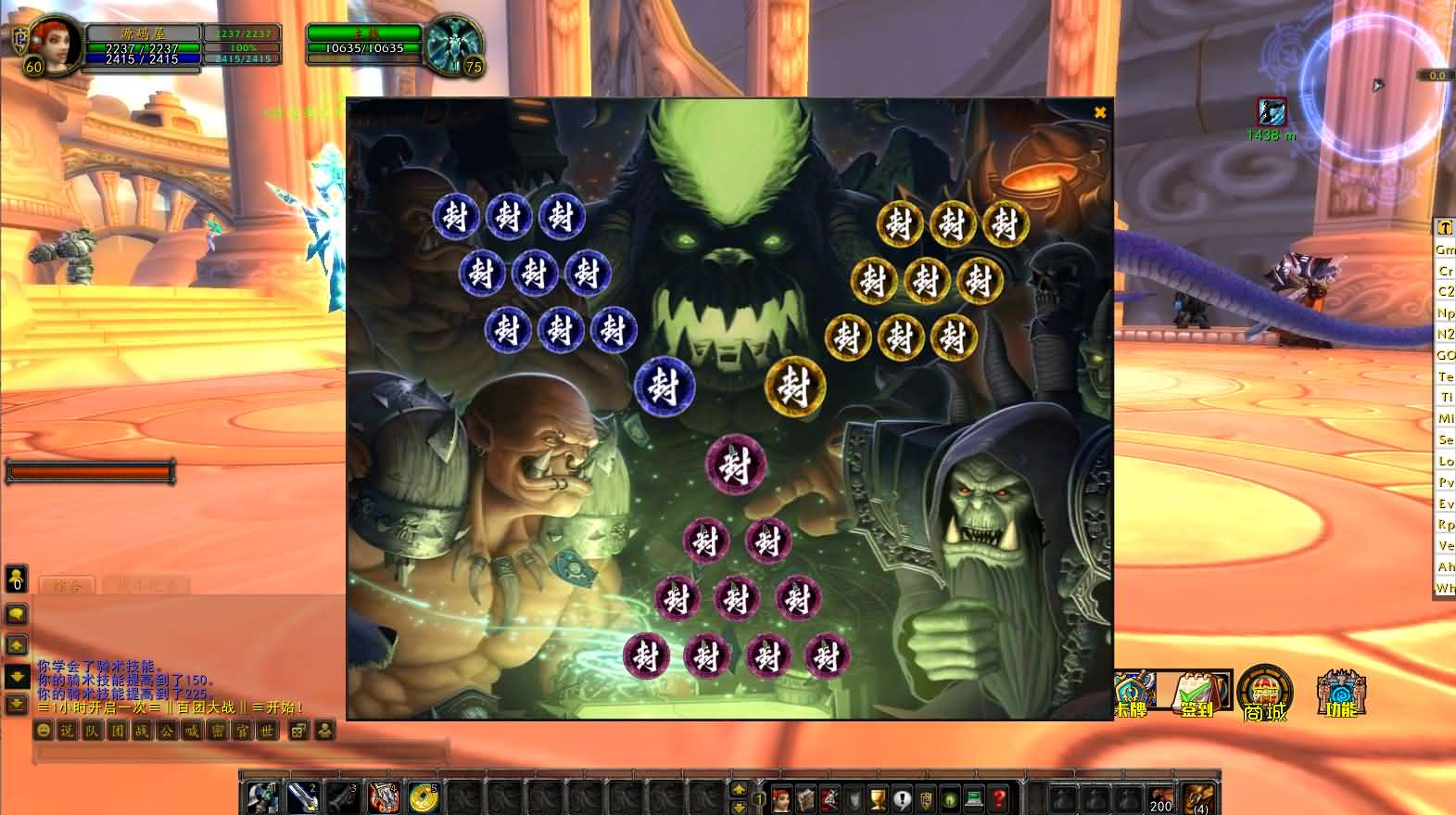Open the red question mark help button
This screenshot has width=1456, height=815.
pos(998,798)
